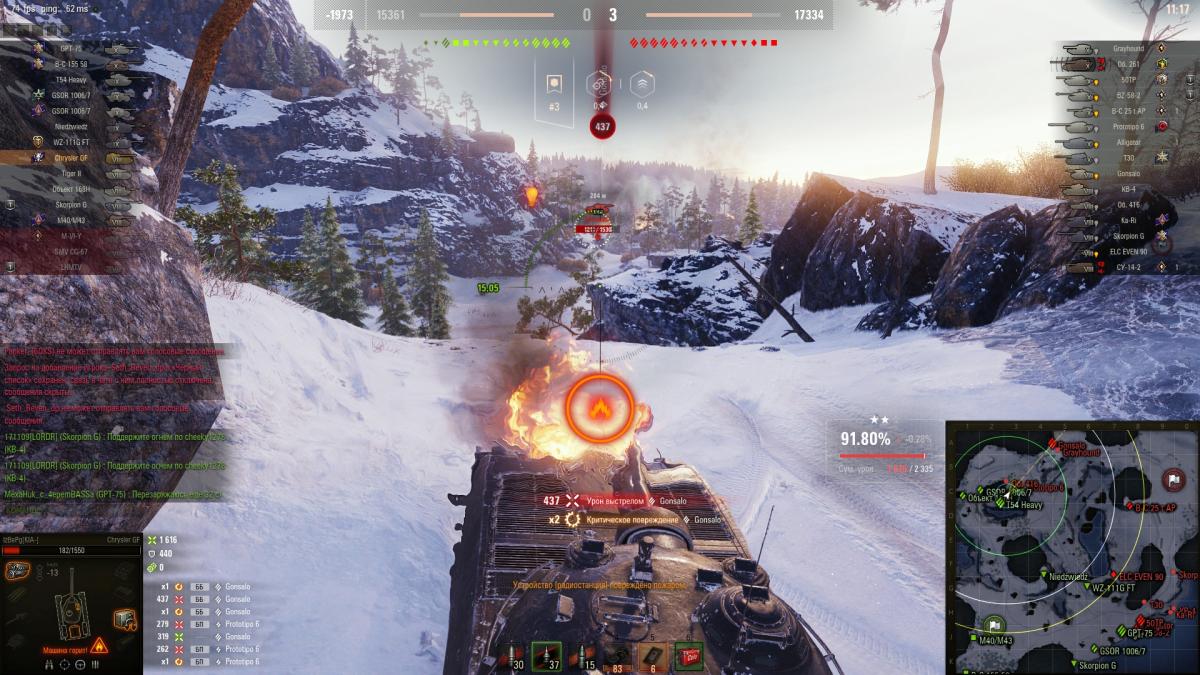
Task: Select the active shell slot with 37 rounds
Action: 546,655
